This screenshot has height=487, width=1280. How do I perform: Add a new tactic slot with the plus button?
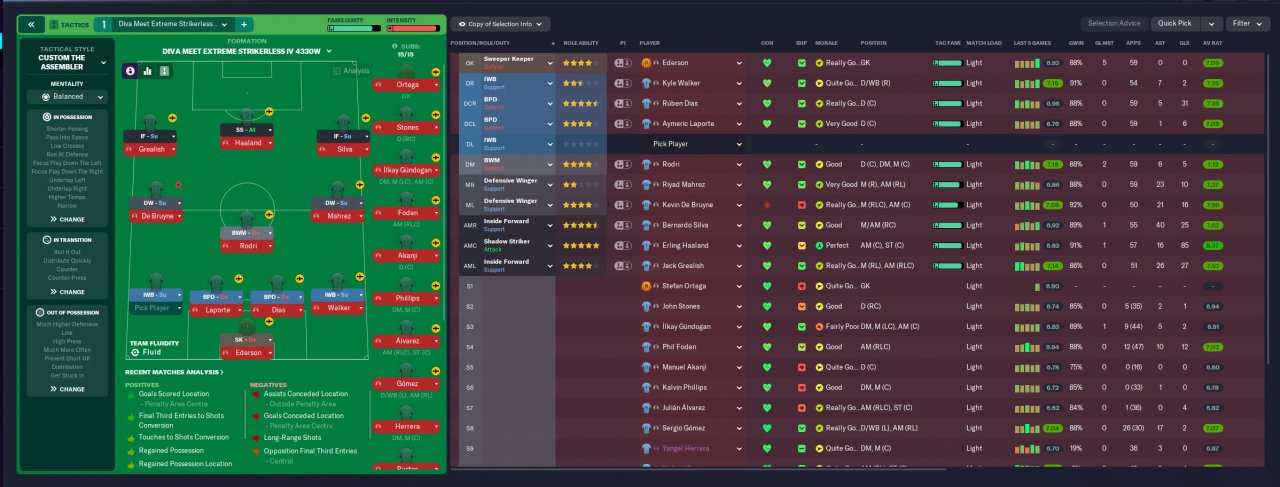pos(245,23)
